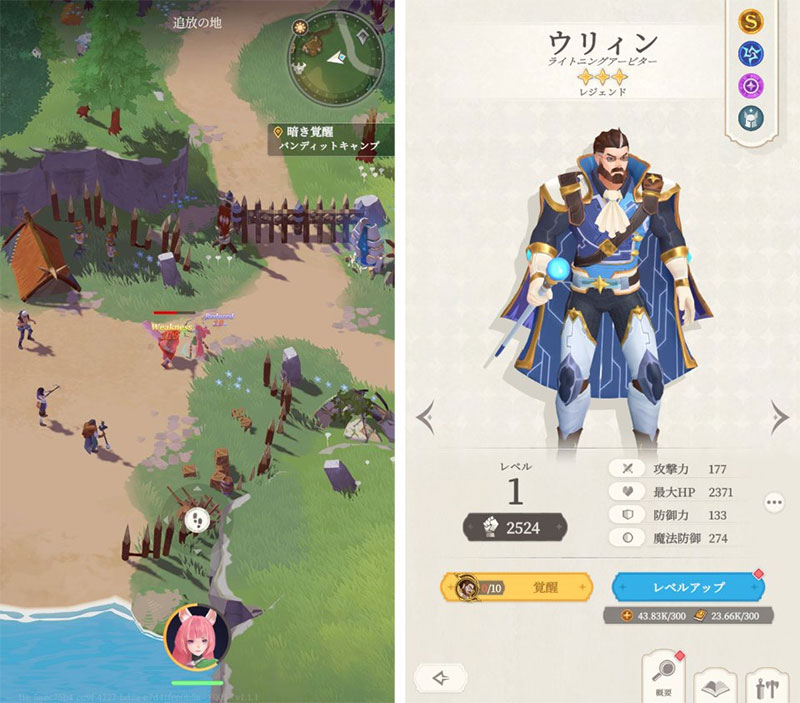Image resolution: width=800 pixels, height=703 pixels.
Task: Select the 暗き覚醒 quest tracker
Action: click(x=330, y=138)
